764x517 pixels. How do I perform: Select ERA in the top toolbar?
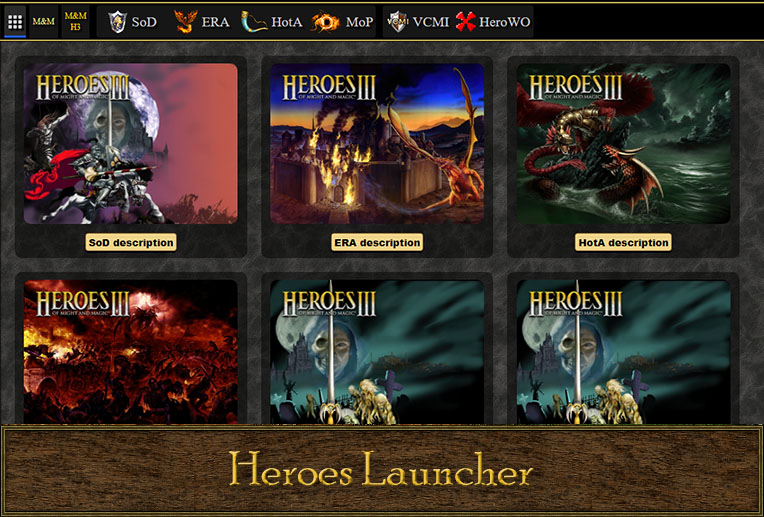click(x=201, y=21)
